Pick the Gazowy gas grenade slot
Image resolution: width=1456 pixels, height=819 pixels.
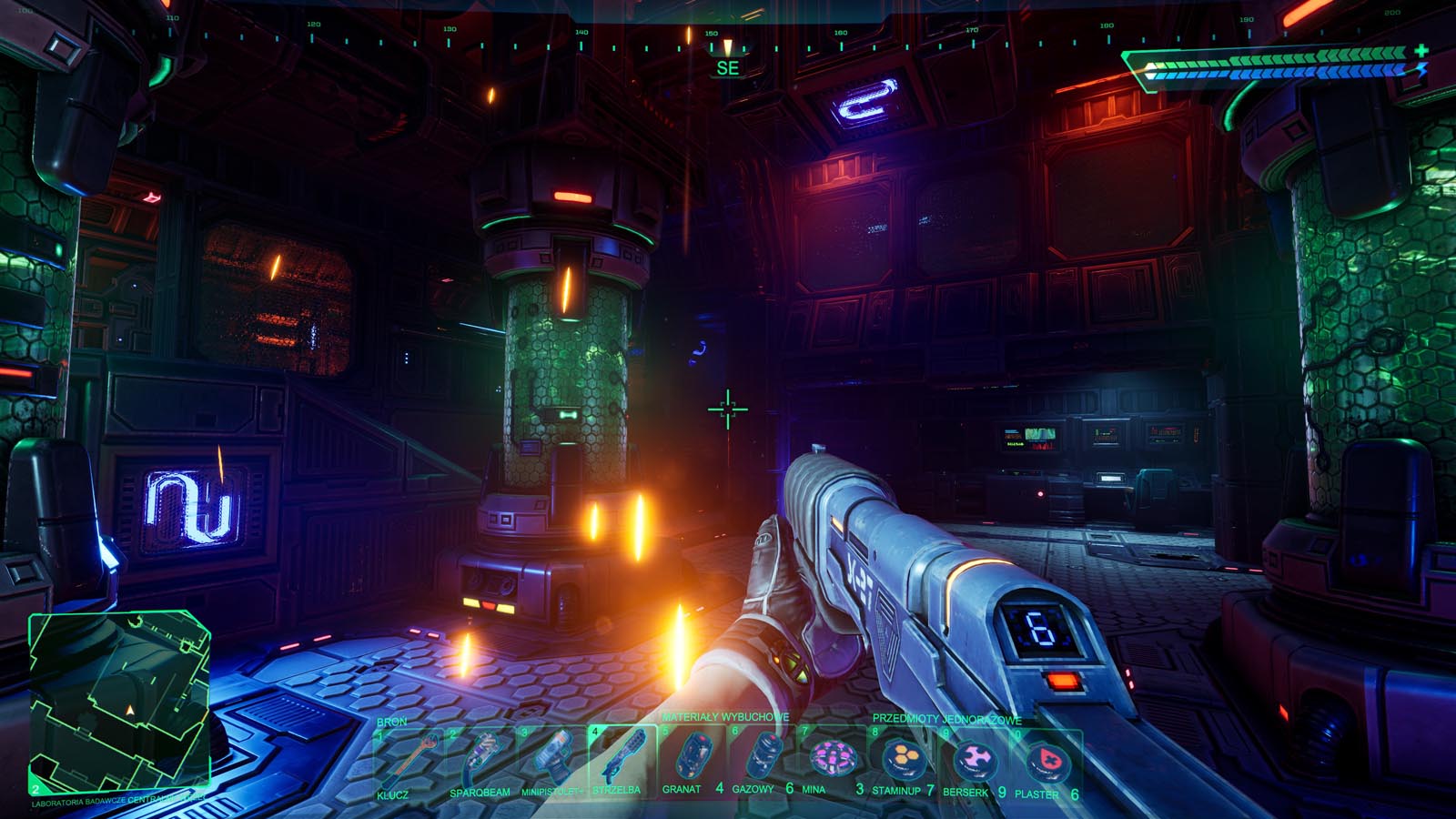tap(763, 761)
